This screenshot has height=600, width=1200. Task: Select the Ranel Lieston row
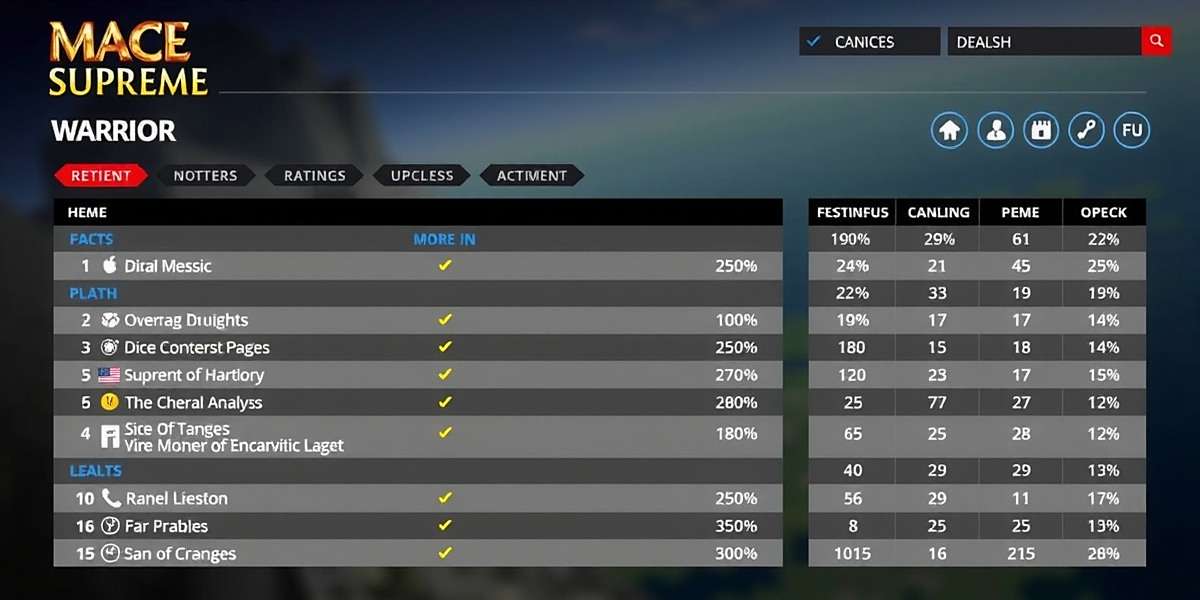pos(177,498)
